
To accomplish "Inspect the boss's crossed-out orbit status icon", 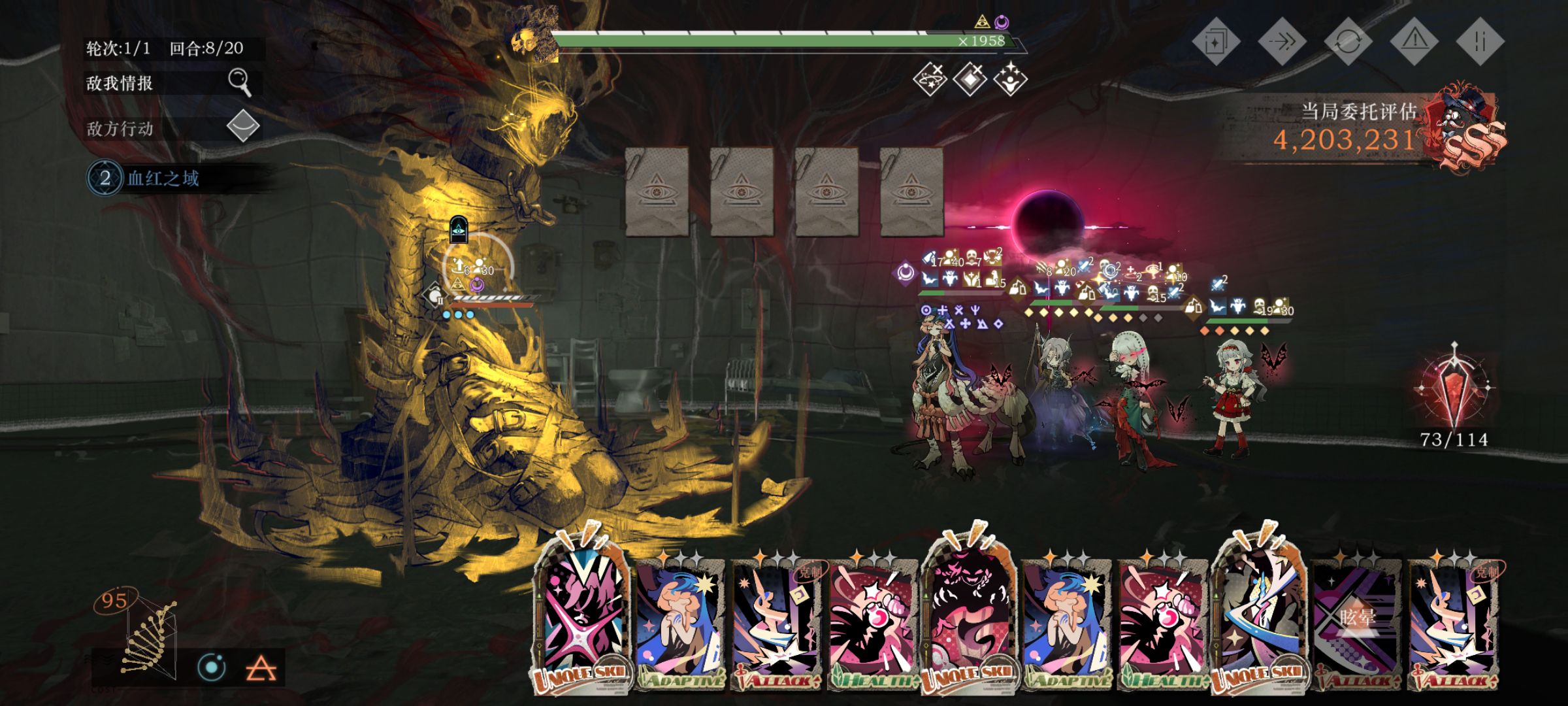I will 929,78.
